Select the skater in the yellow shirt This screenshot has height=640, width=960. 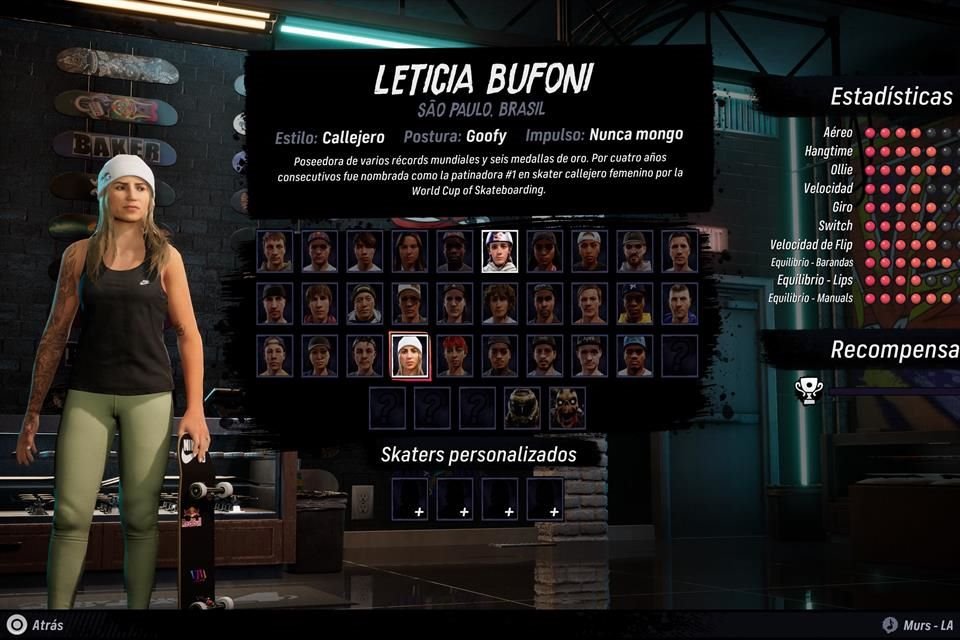(x=634, y=303)
